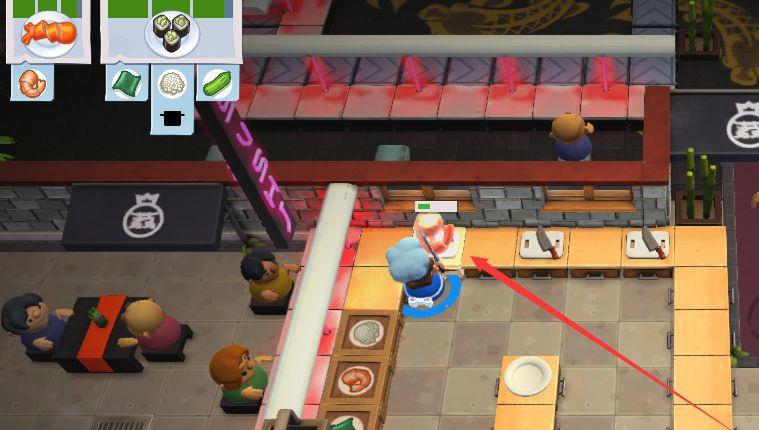Click the cucumber ingredient icon

click(x=217, y=83)
